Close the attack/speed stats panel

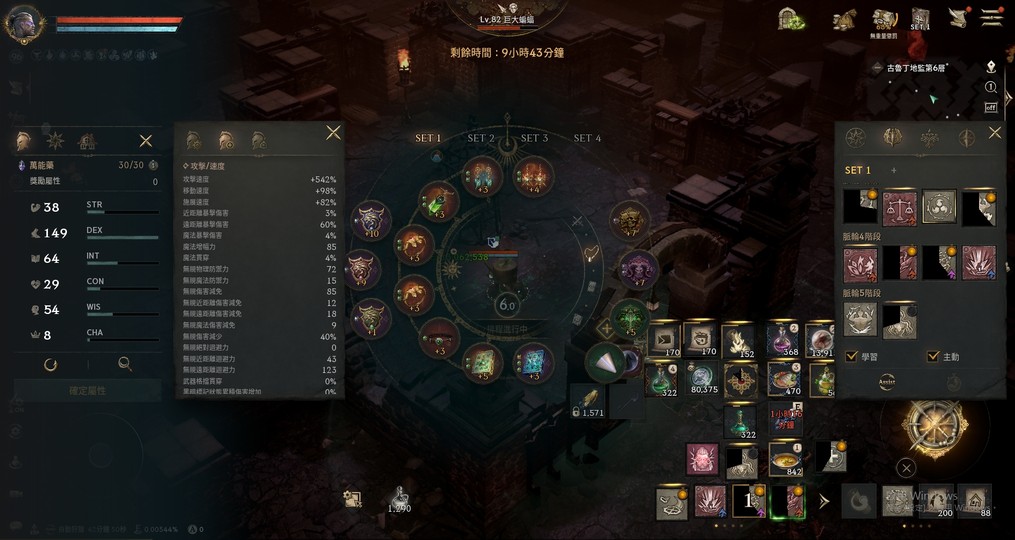333,133
